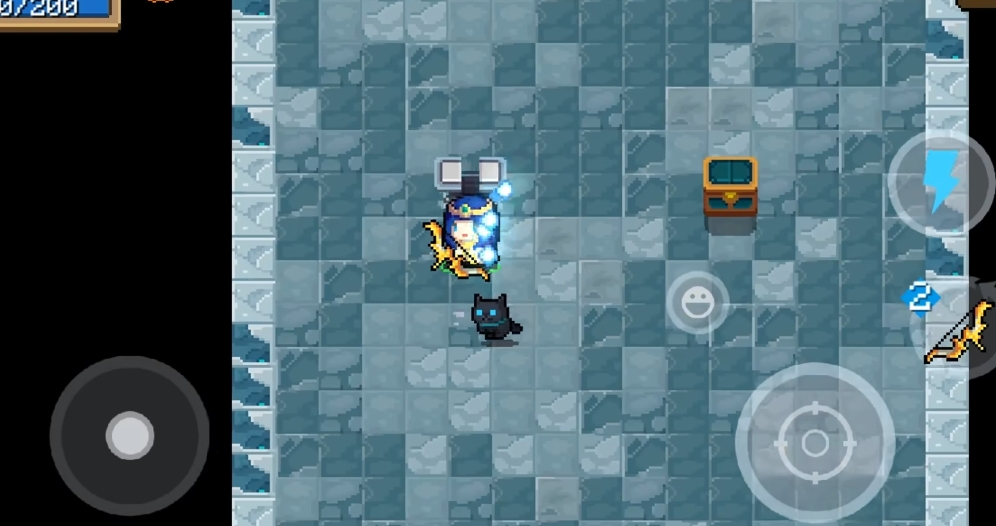The width and height of the screenshot is (996, 526).
Task: Switch weapon using the golden bow icon
Action: coord(960,332)
